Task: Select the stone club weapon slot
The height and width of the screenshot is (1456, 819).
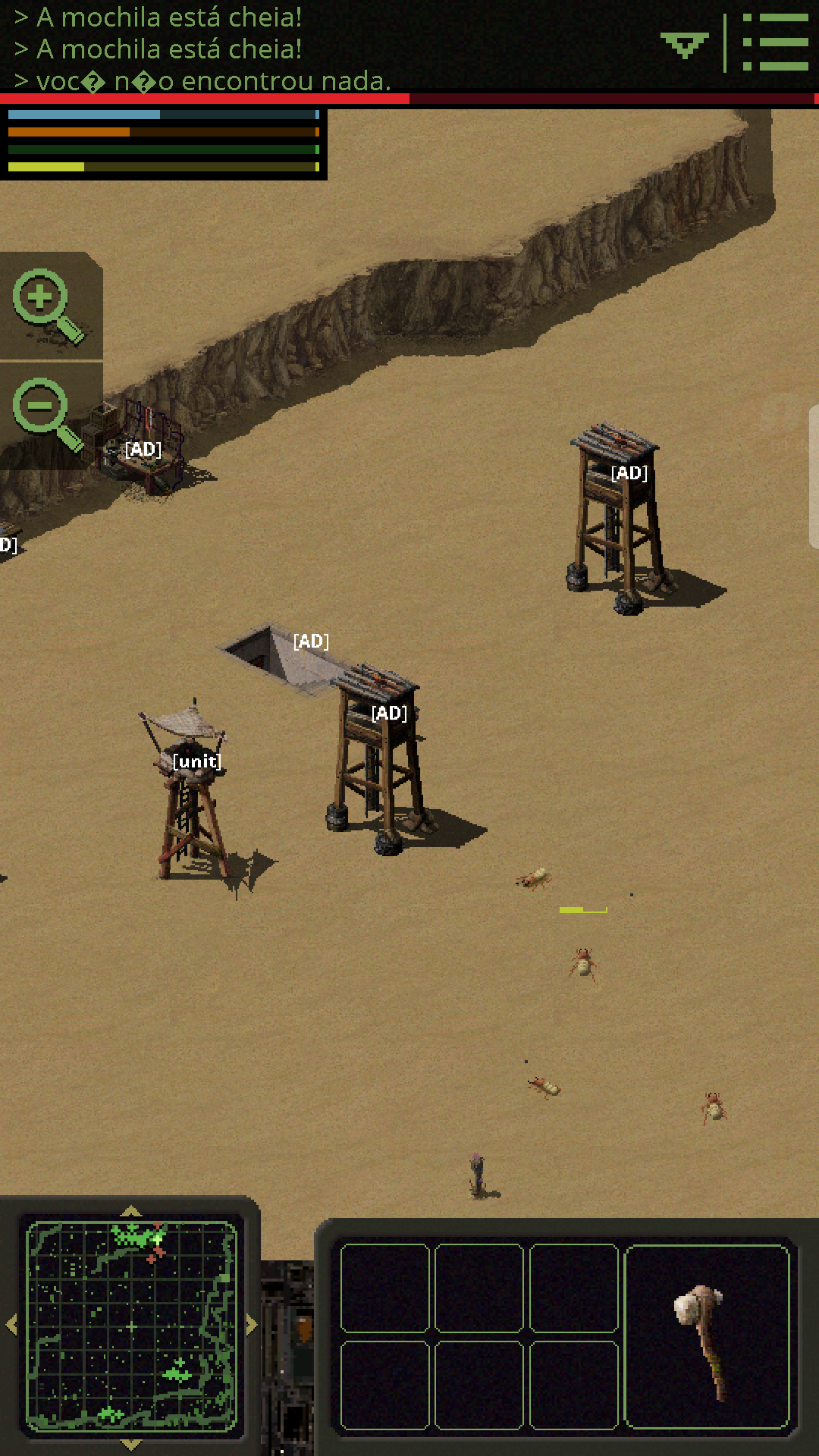Action: click(x=707, y=1336)
